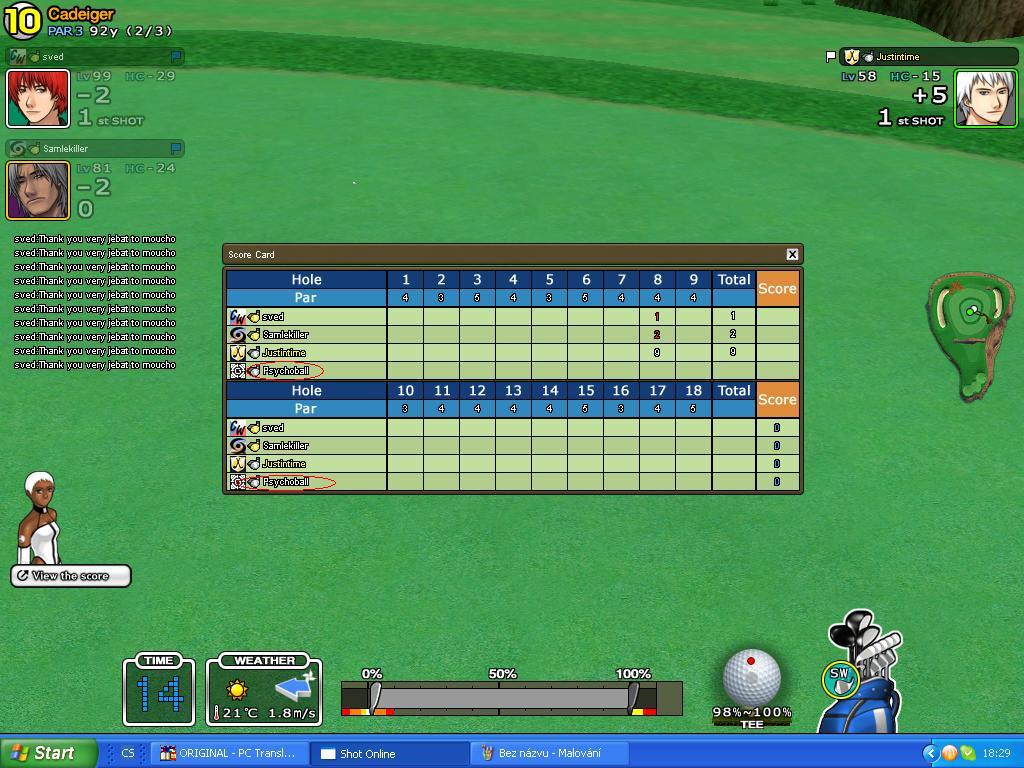Open the hole overview minimap
This screenshot has width=1024, height=768.
click(x=970, y=335)
